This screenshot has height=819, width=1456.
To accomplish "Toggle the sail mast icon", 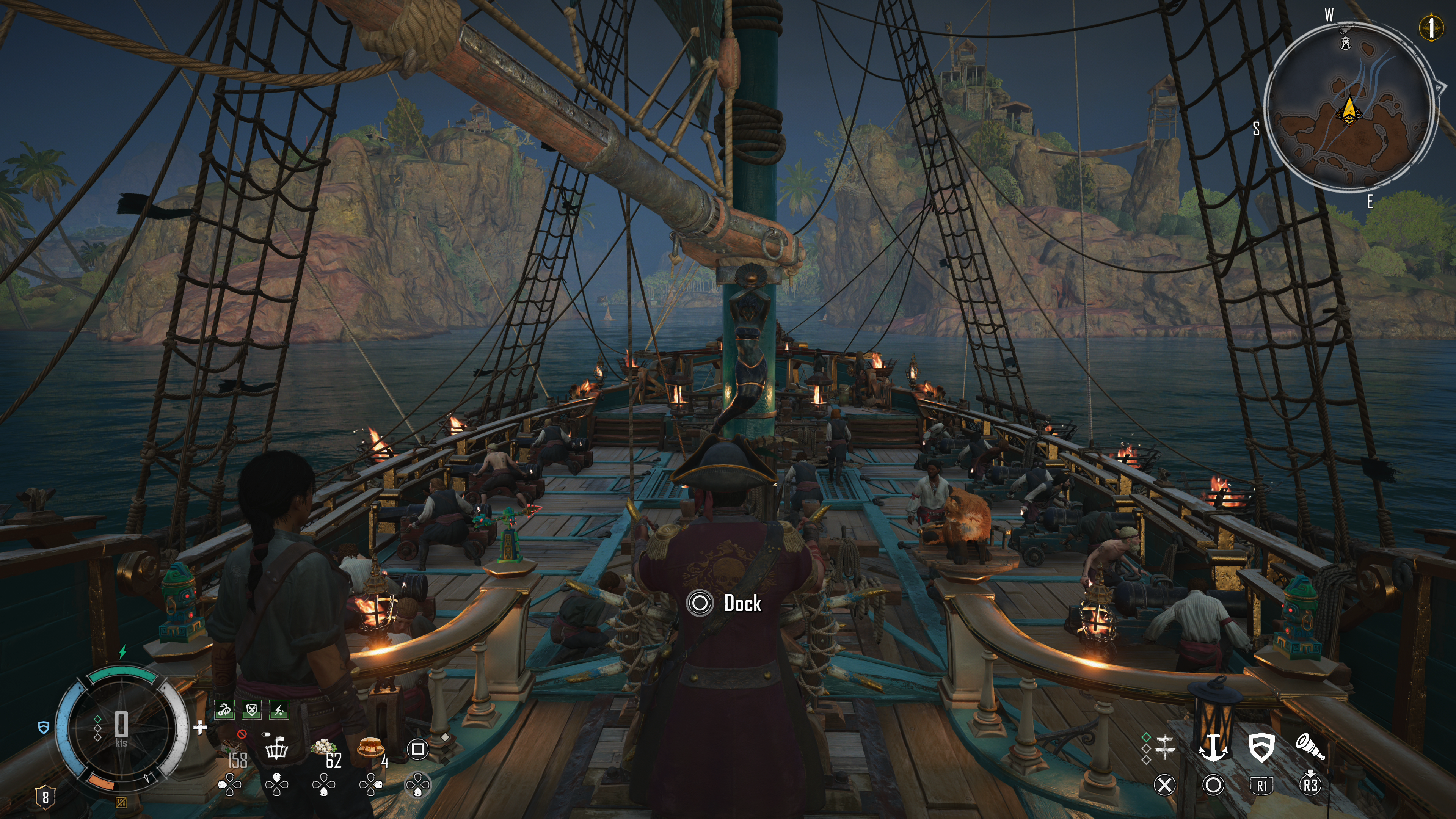I will click(1165, 747).
